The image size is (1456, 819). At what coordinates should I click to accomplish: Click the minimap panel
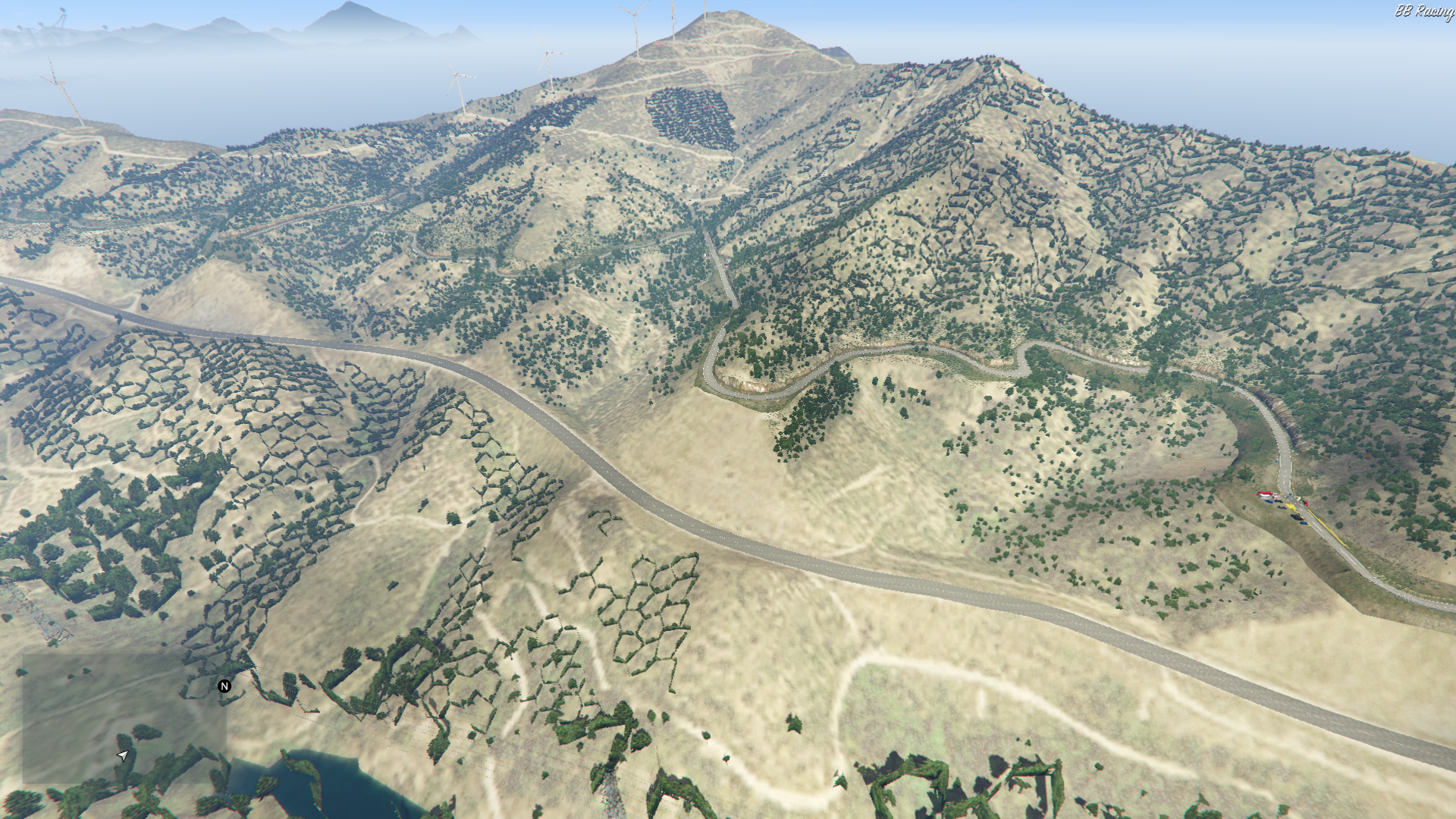tap(124, 718)
